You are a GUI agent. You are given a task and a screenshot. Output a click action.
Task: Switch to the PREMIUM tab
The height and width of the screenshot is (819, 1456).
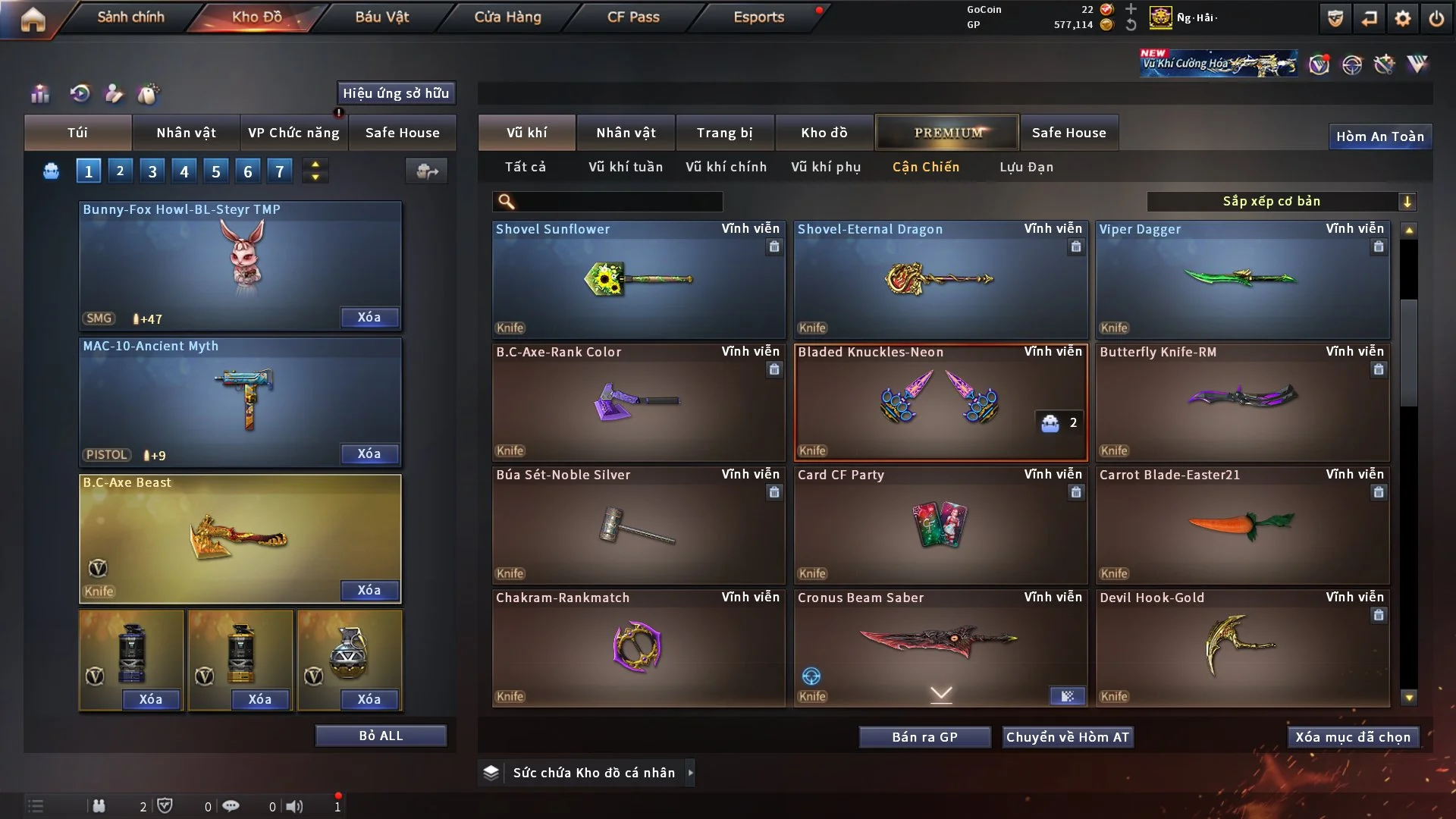point(947,133)
